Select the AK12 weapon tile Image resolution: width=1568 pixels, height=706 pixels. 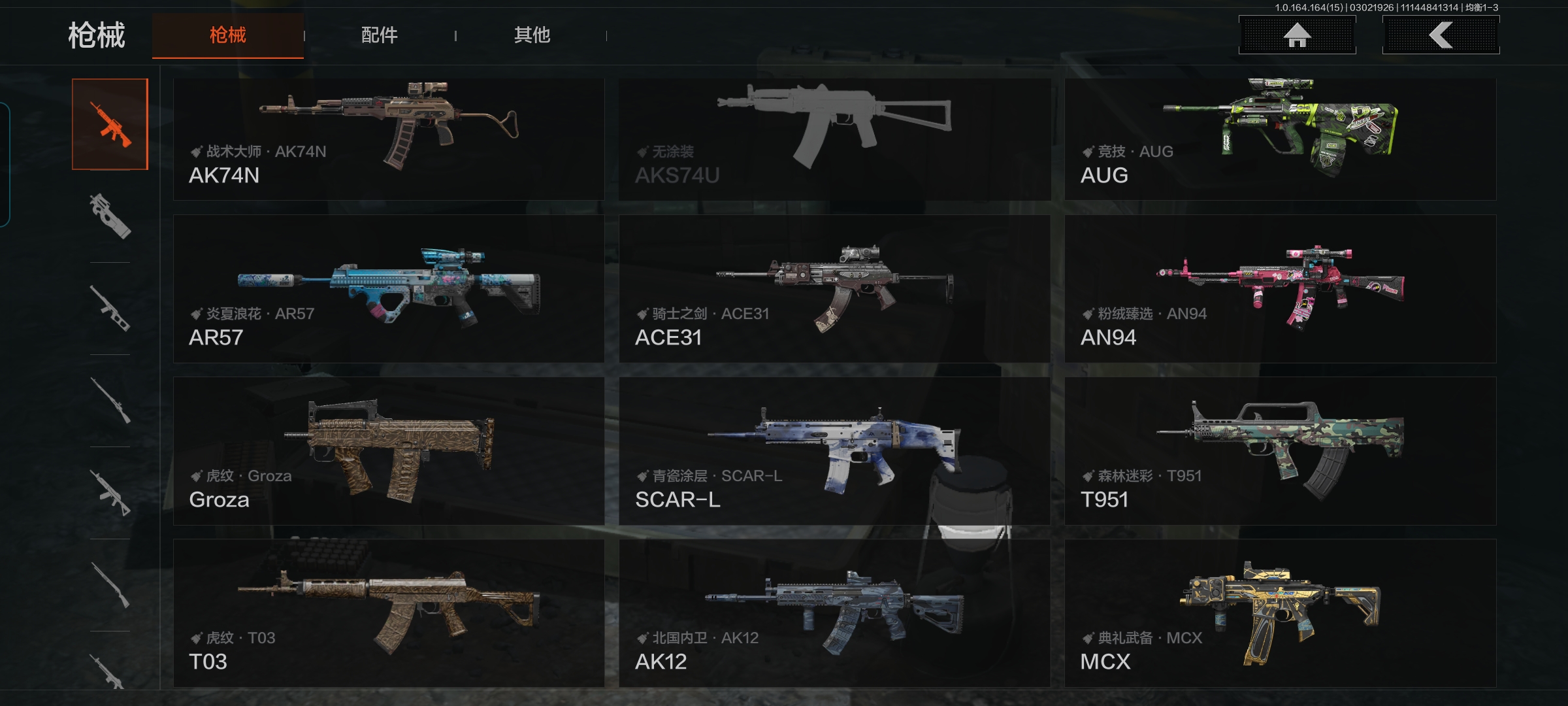coord(834,613)
